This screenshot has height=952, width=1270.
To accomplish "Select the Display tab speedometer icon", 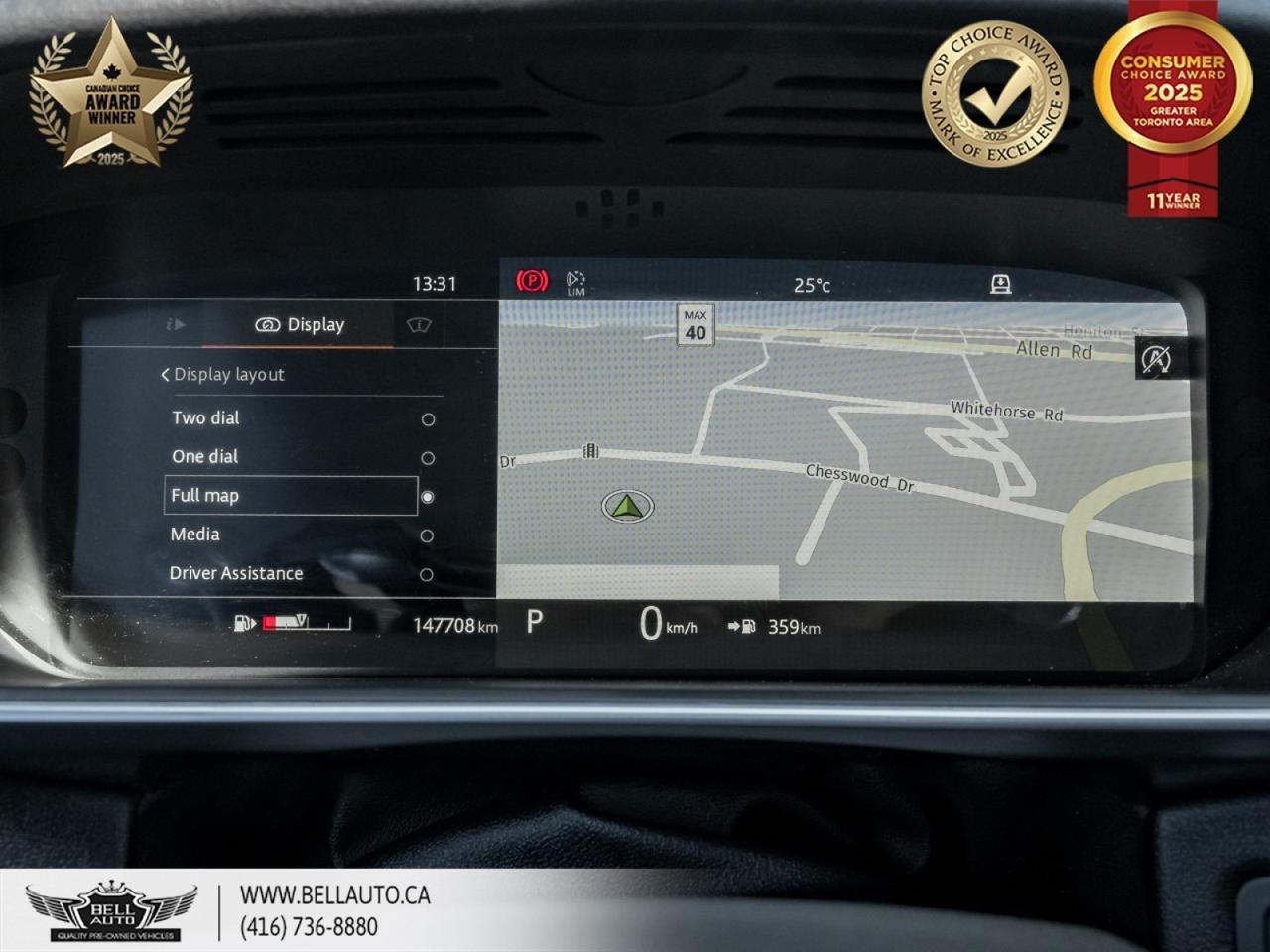I will (266, 324).
